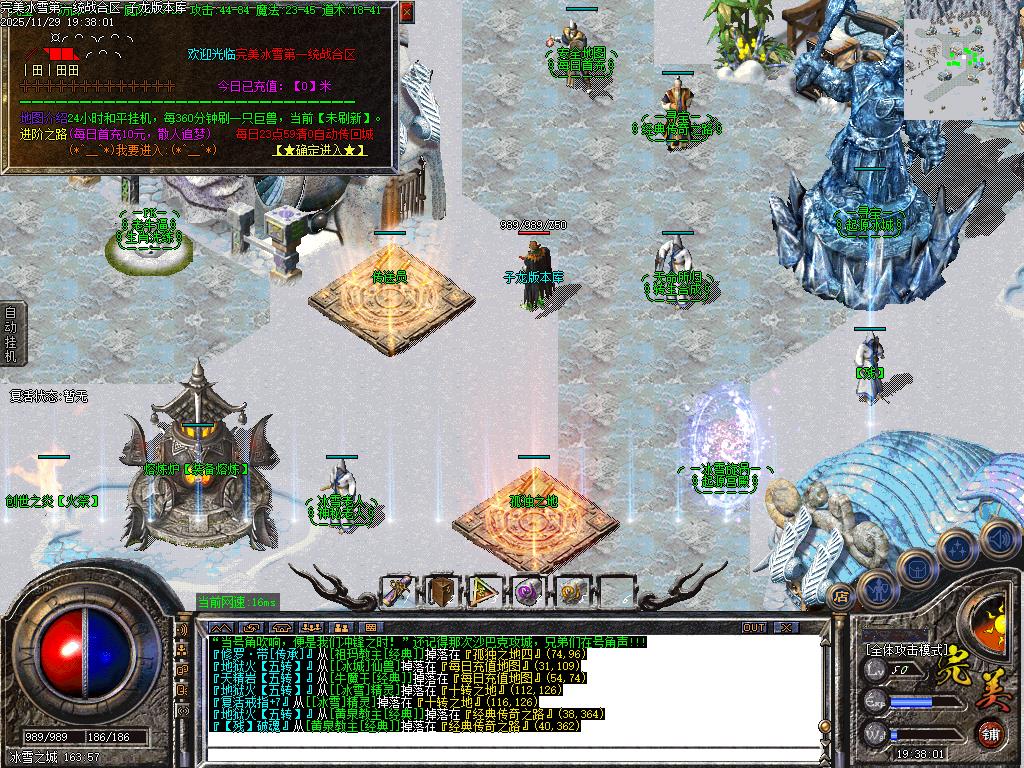The height and width of the screenshot is (768, 1024).
Task: Close the chat panel with the X button
Action: click(787, 628)
